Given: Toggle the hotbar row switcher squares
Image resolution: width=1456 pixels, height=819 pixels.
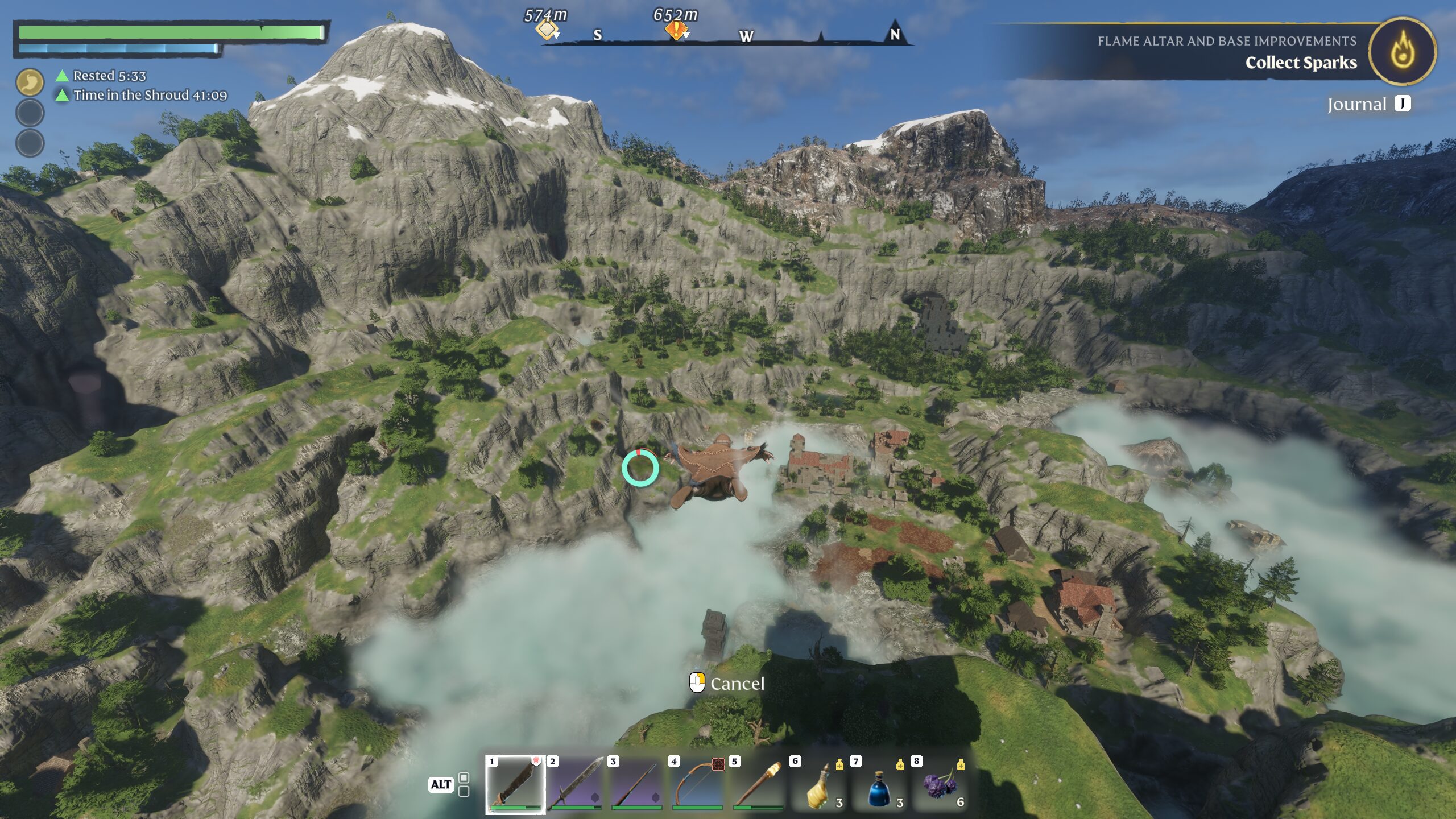Looking at the screenshot, I should [464, 784].
